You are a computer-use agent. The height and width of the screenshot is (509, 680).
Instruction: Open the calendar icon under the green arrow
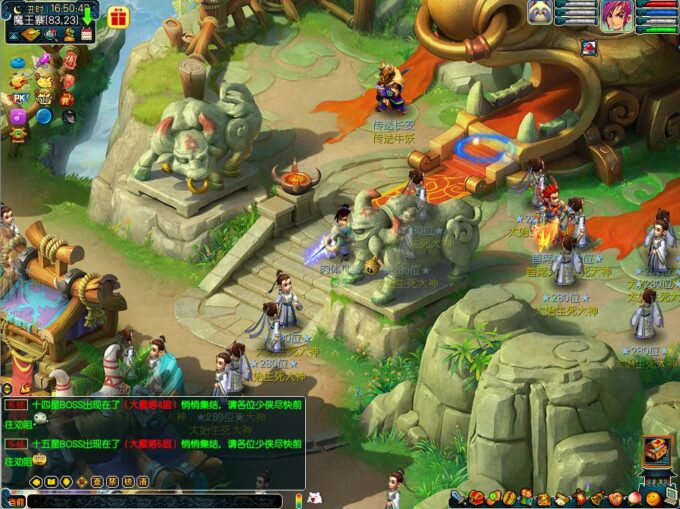87,34
